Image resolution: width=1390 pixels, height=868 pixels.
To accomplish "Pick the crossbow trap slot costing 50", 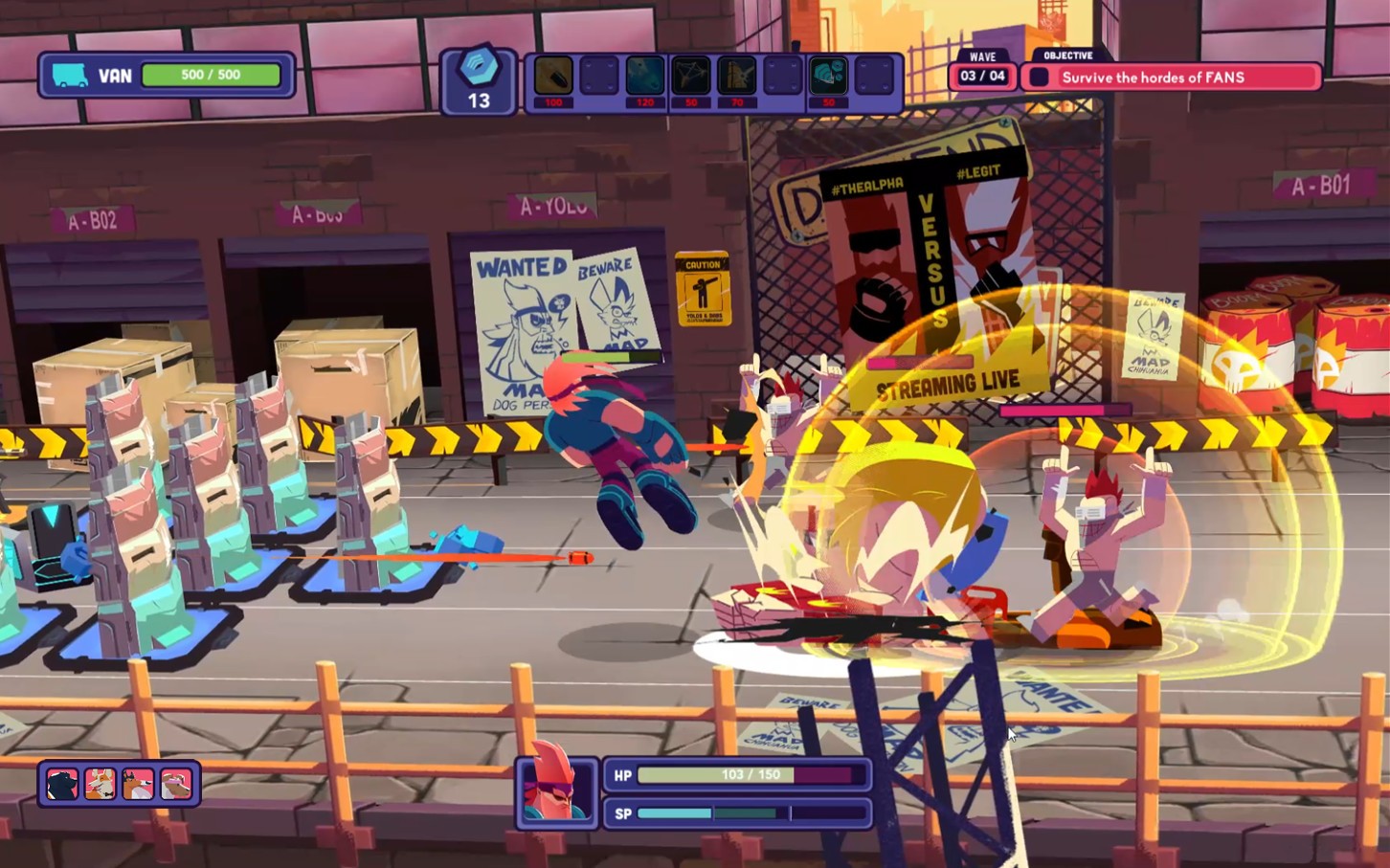I will pyautogui.click(x=690, y=77).
